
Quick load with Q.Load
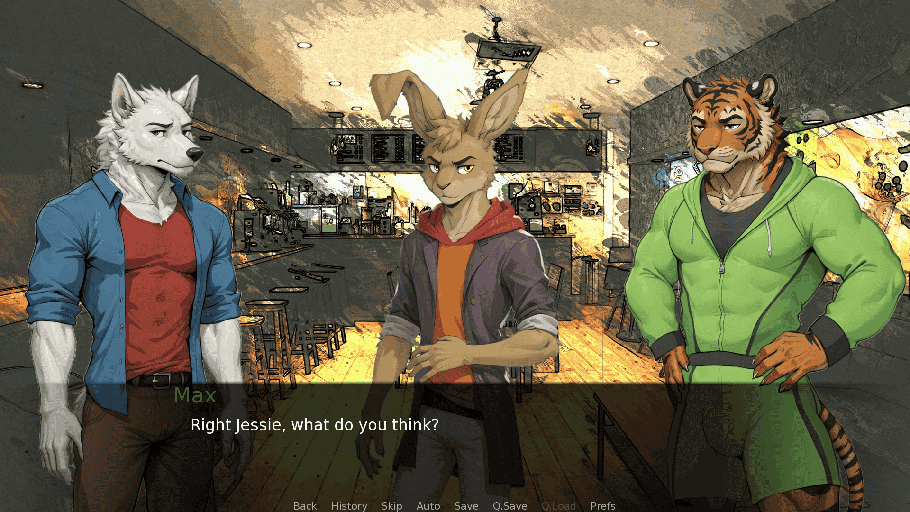[559, 506]
